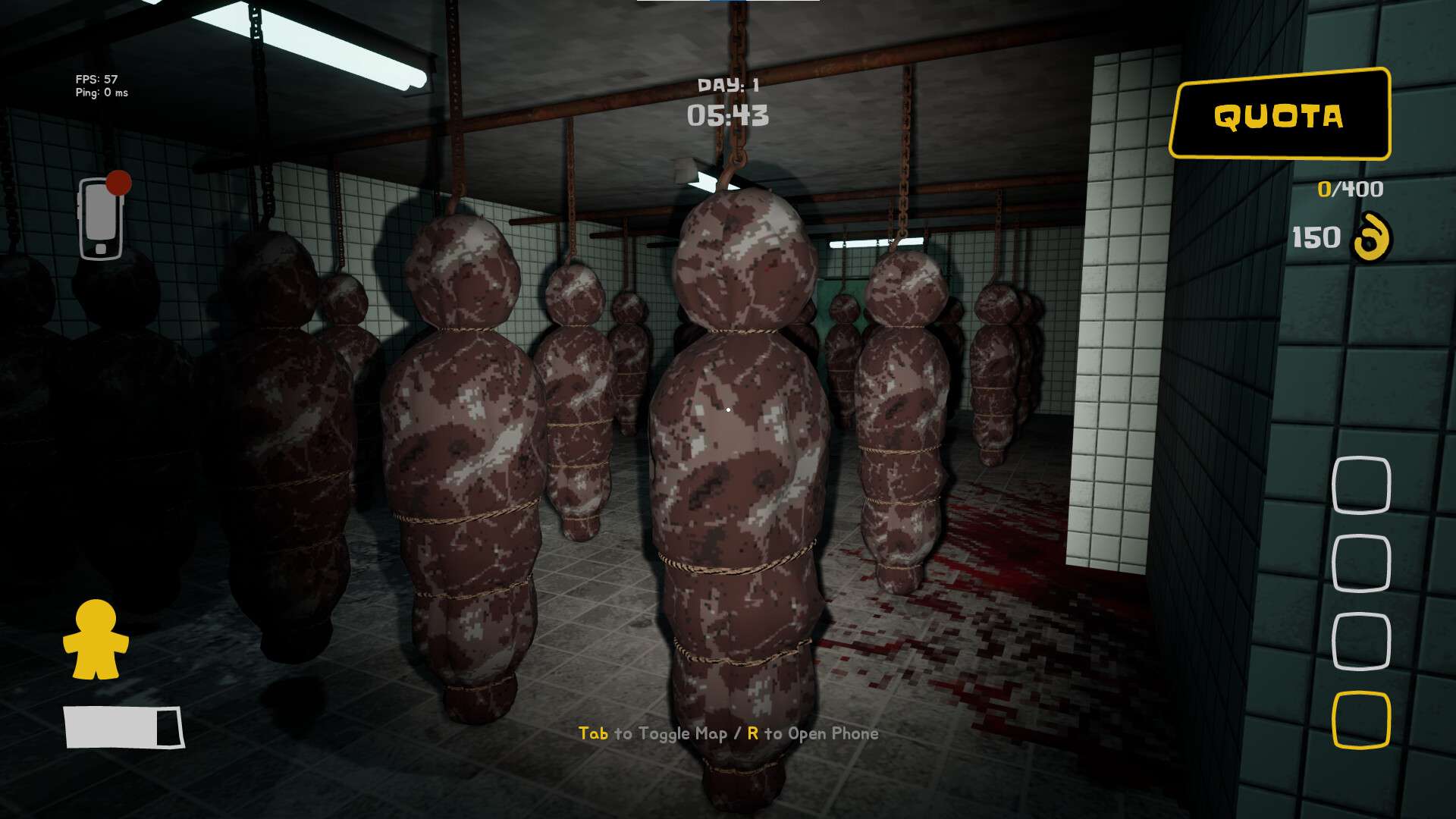The image size is (1456, 819).
Task: Open the phone icon with red notification
Action: [x=101, y=218]
